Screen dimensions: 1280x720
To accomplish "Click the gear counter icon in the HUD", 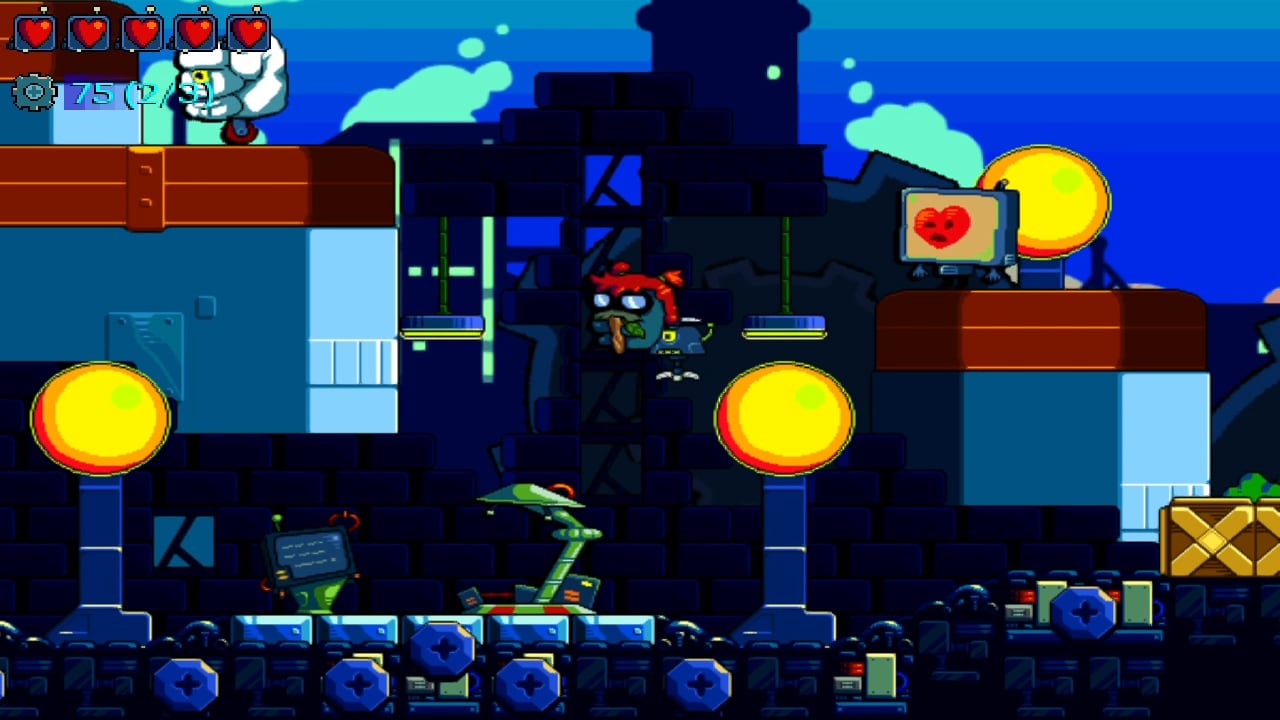I will 35,93.
